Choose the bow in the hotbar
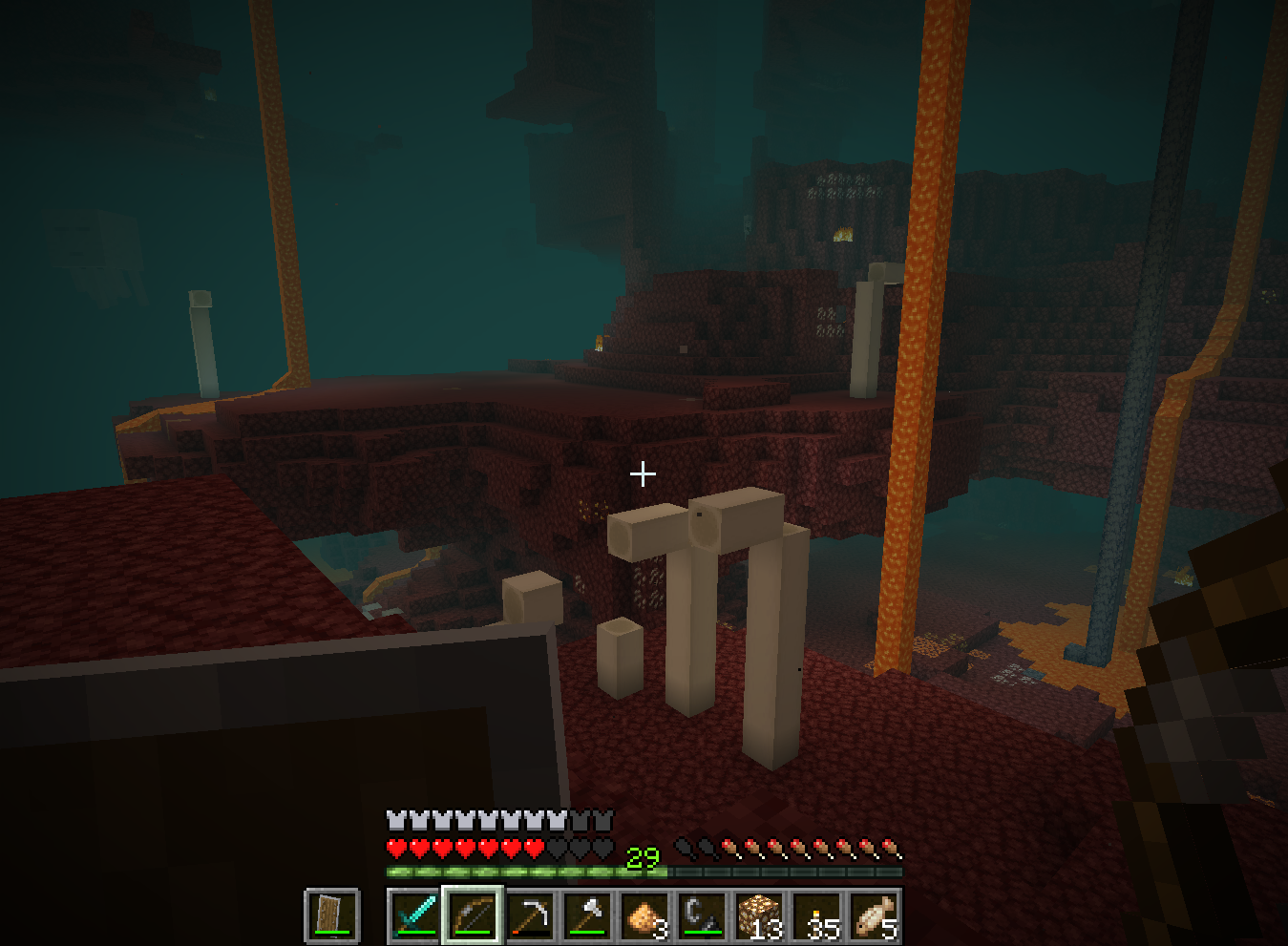This screenshot has width=1288, height=946. (x=473, y=916)
